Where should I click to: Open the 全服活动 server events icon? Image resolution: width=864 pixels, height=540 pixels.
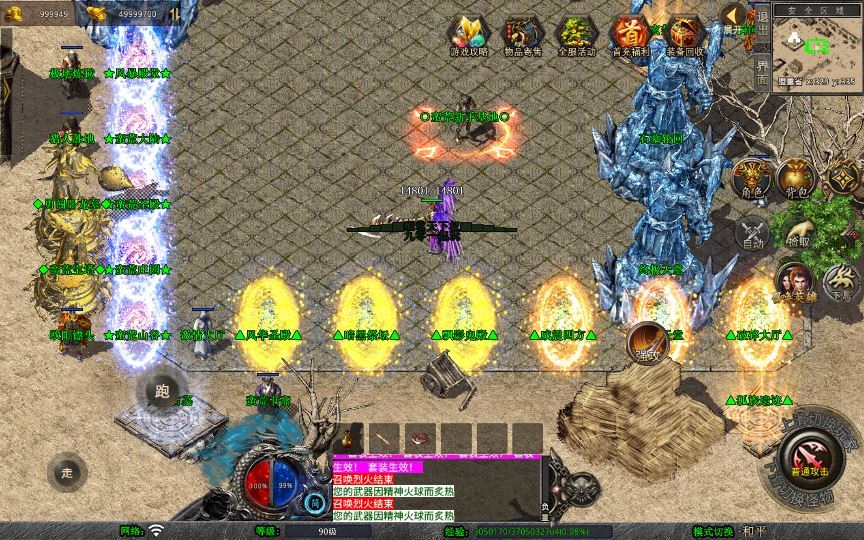tap(576, 35)
